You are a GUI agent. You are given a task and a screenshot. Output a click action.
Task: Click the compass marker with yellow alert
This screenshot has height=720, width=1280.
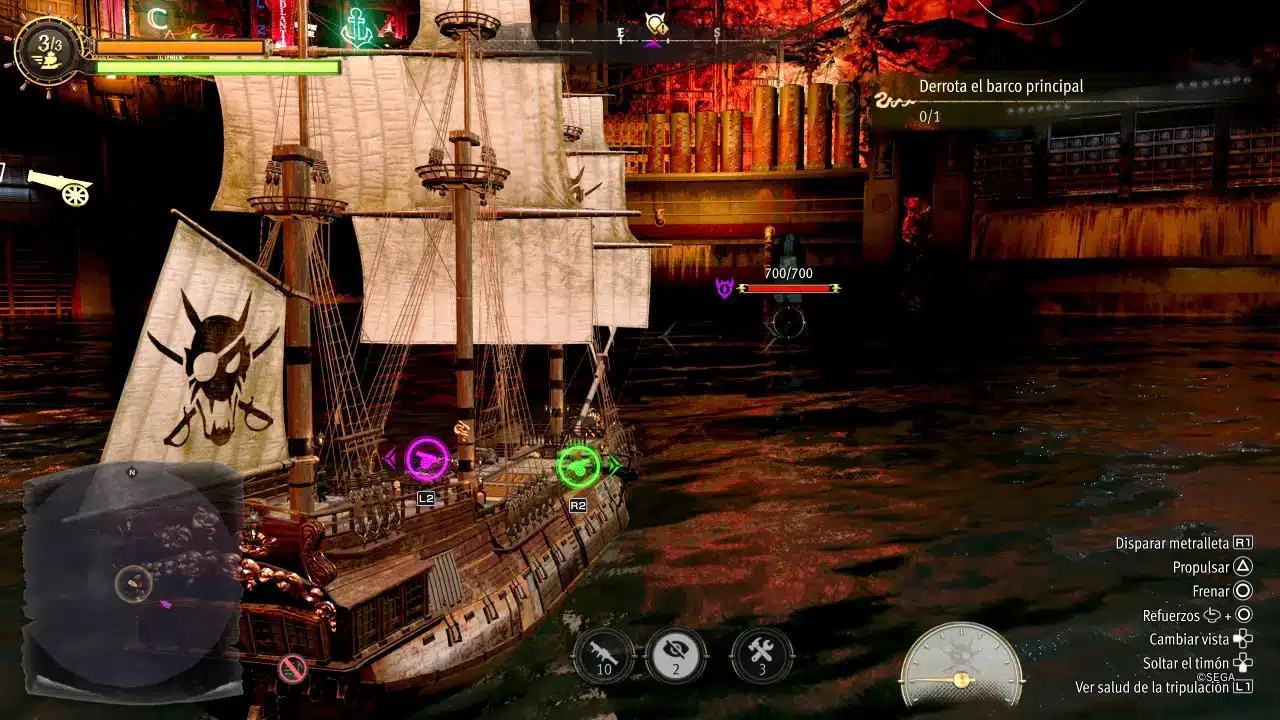tap(655, 24)
